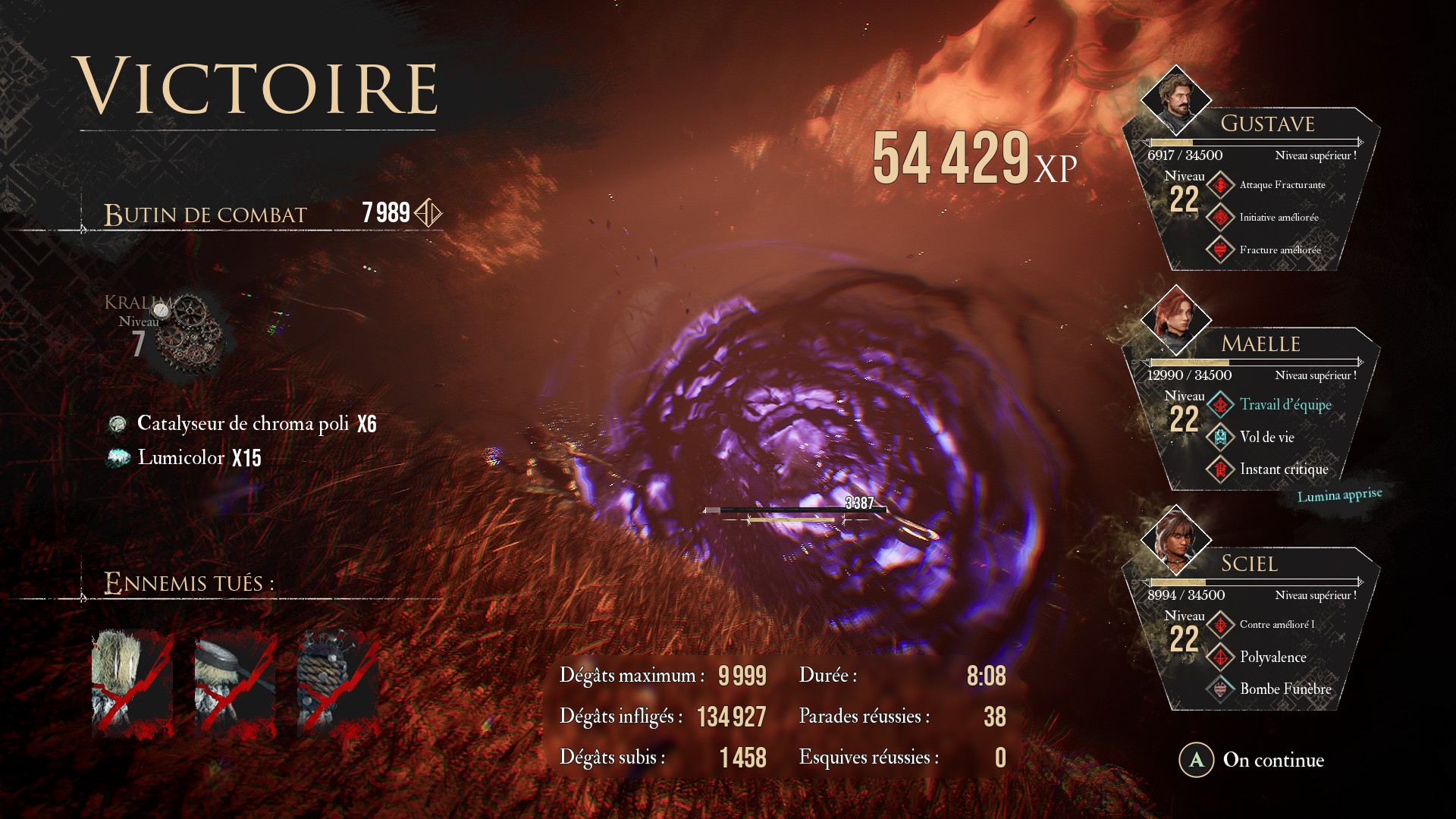
Task: Select Maelle's Vol de vie lumina
Action: 1266,438
